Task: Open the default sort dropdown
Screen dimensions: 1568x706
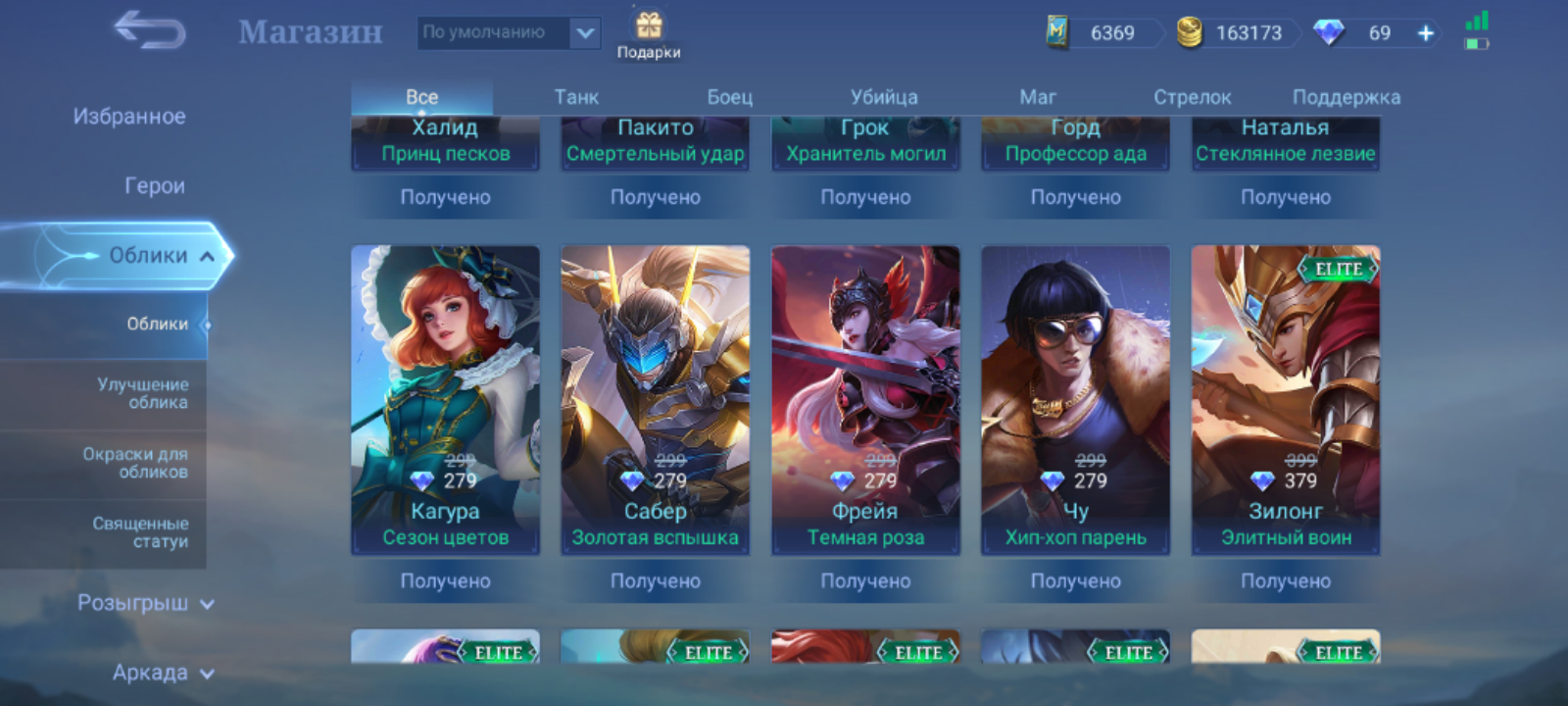Action: (509, 32)
